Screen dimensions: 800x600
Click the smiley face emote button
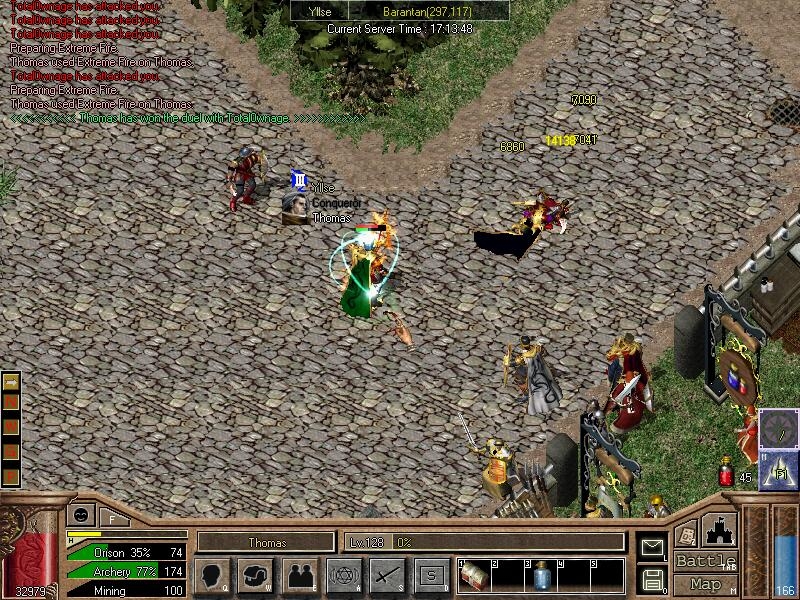(80, 514)
